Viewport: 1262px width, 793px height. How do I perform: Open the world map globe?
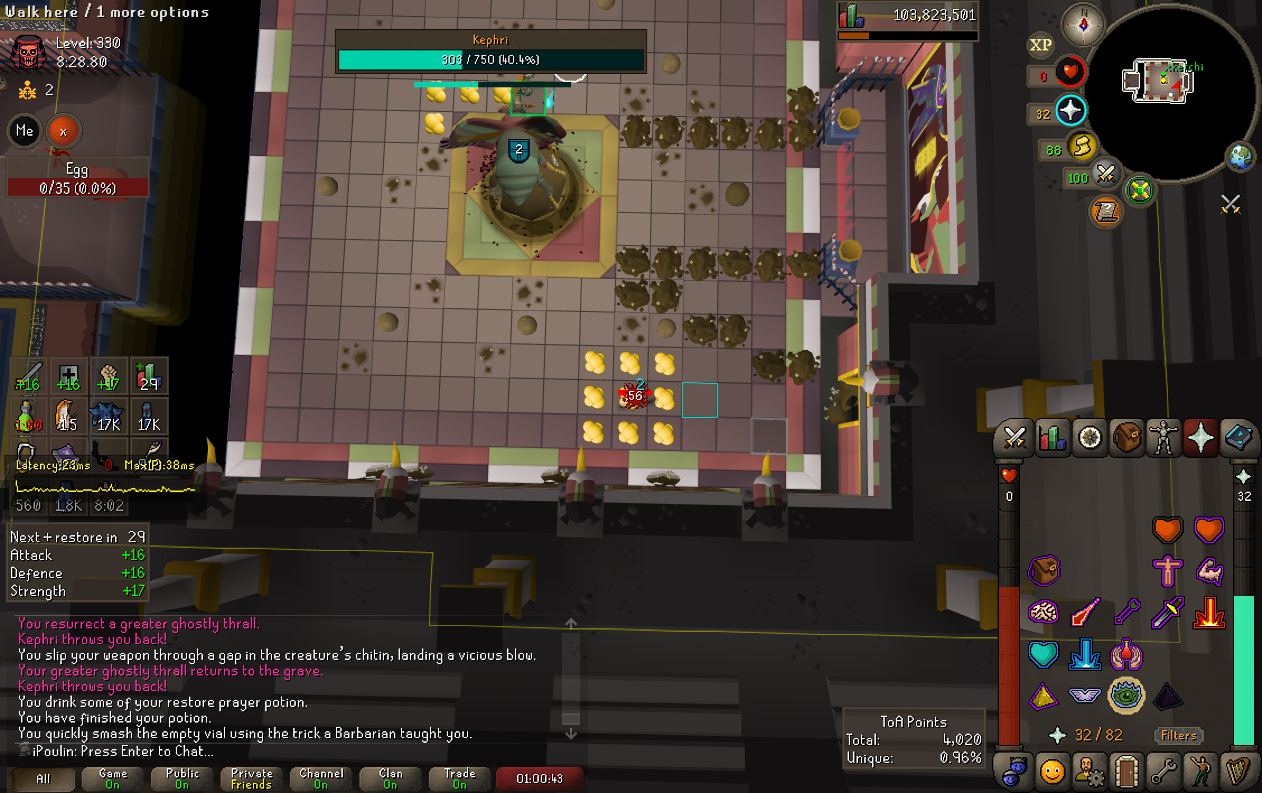pyautogui.click(x=1241, y=157)
